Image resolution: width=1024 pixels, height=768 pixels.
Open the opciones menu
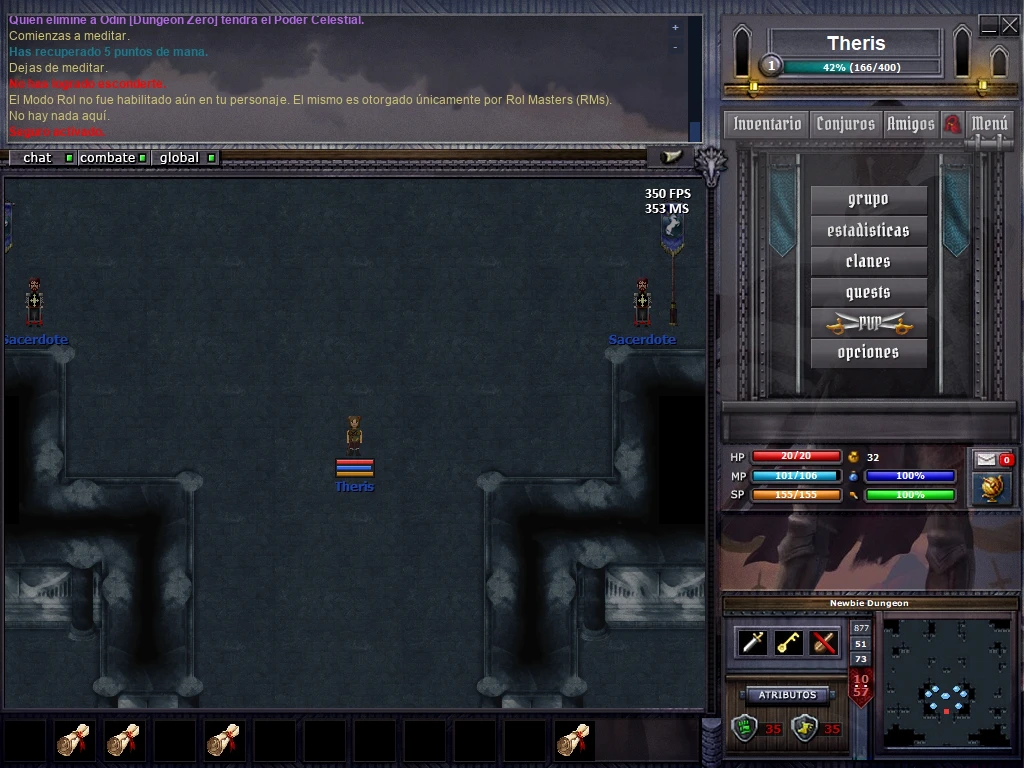click(868, 353)
